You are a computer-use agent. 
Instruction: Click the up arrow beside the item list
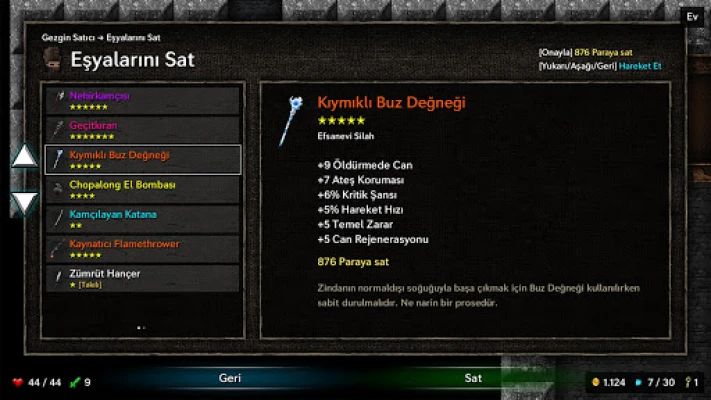click(x=24, y=156)
